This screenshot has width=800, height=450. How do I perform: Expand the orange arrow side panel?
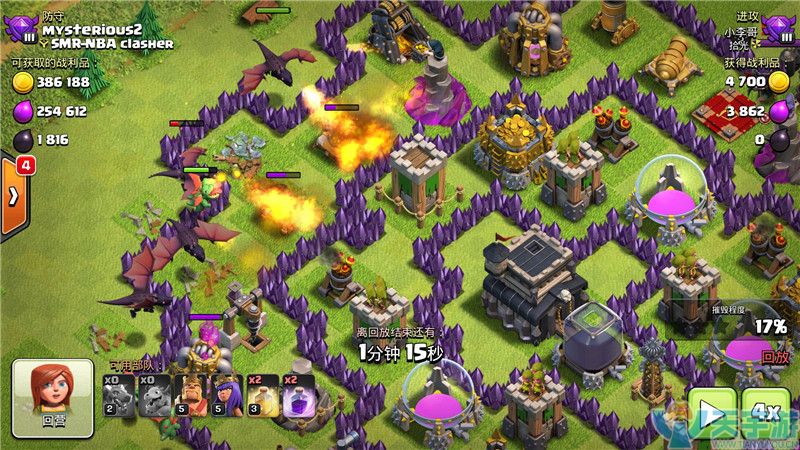click(14, 195)
